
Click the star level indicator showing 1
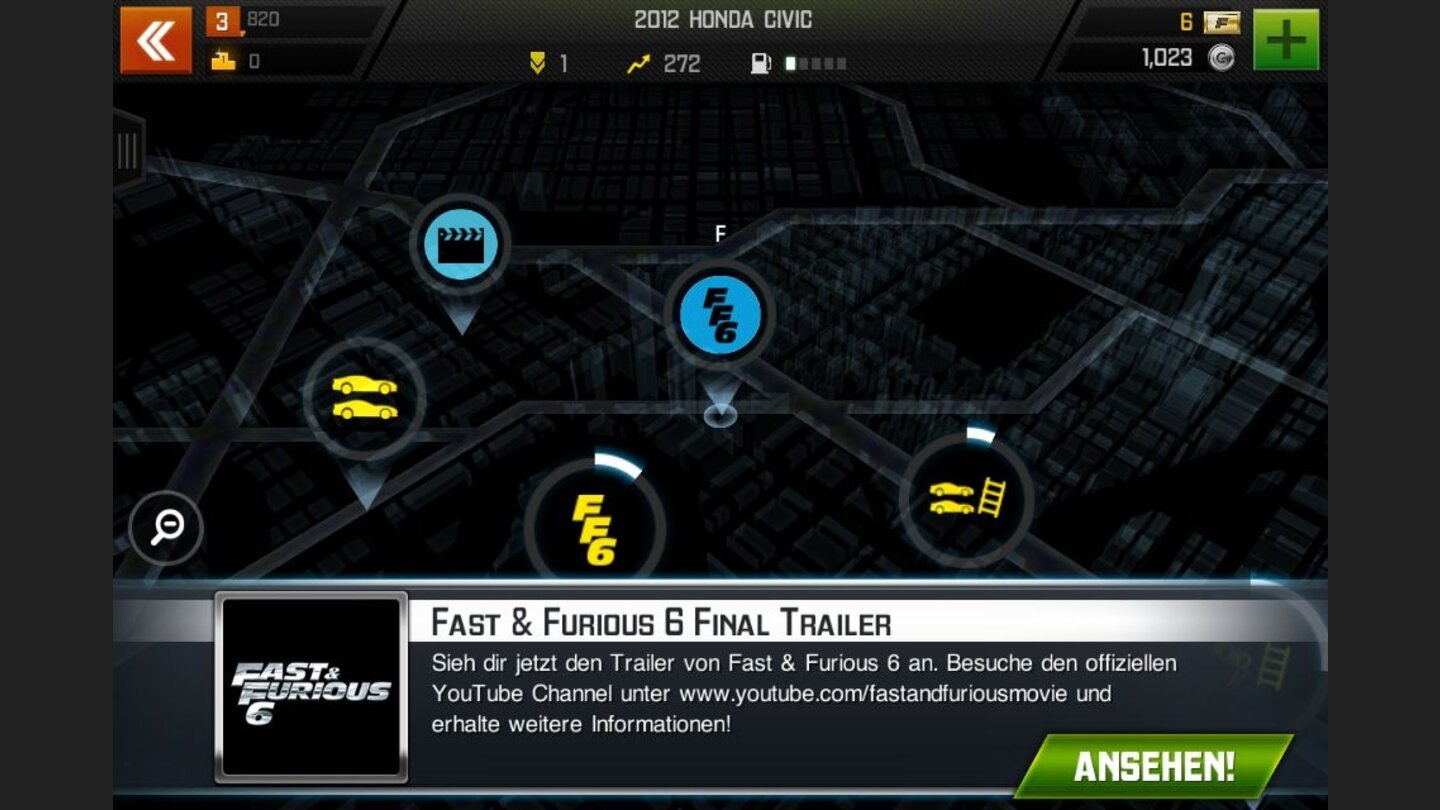(548, 63)
